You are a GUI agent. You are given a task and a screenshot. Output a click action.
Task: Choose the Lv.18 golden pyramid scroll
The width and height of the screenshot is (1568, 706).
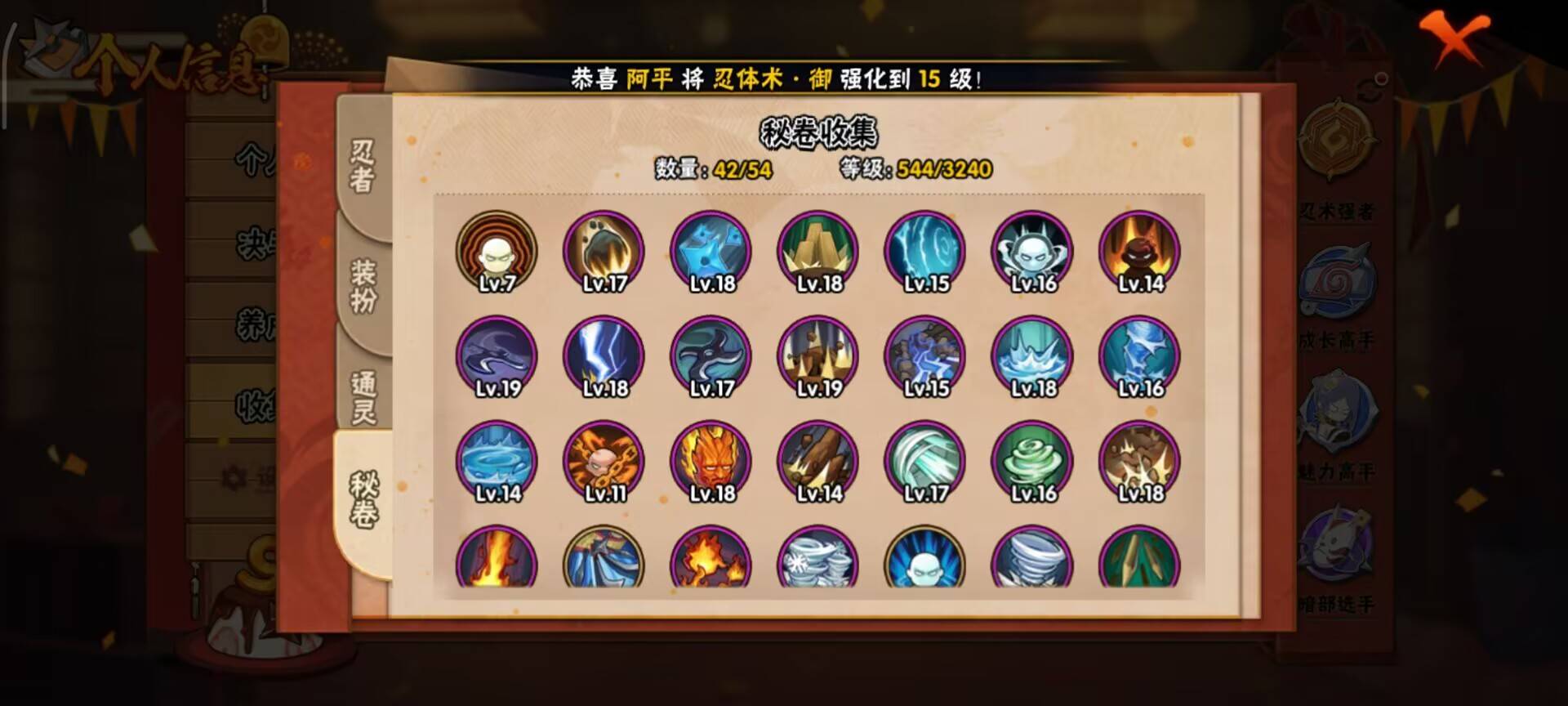click(x=818, y=252)
